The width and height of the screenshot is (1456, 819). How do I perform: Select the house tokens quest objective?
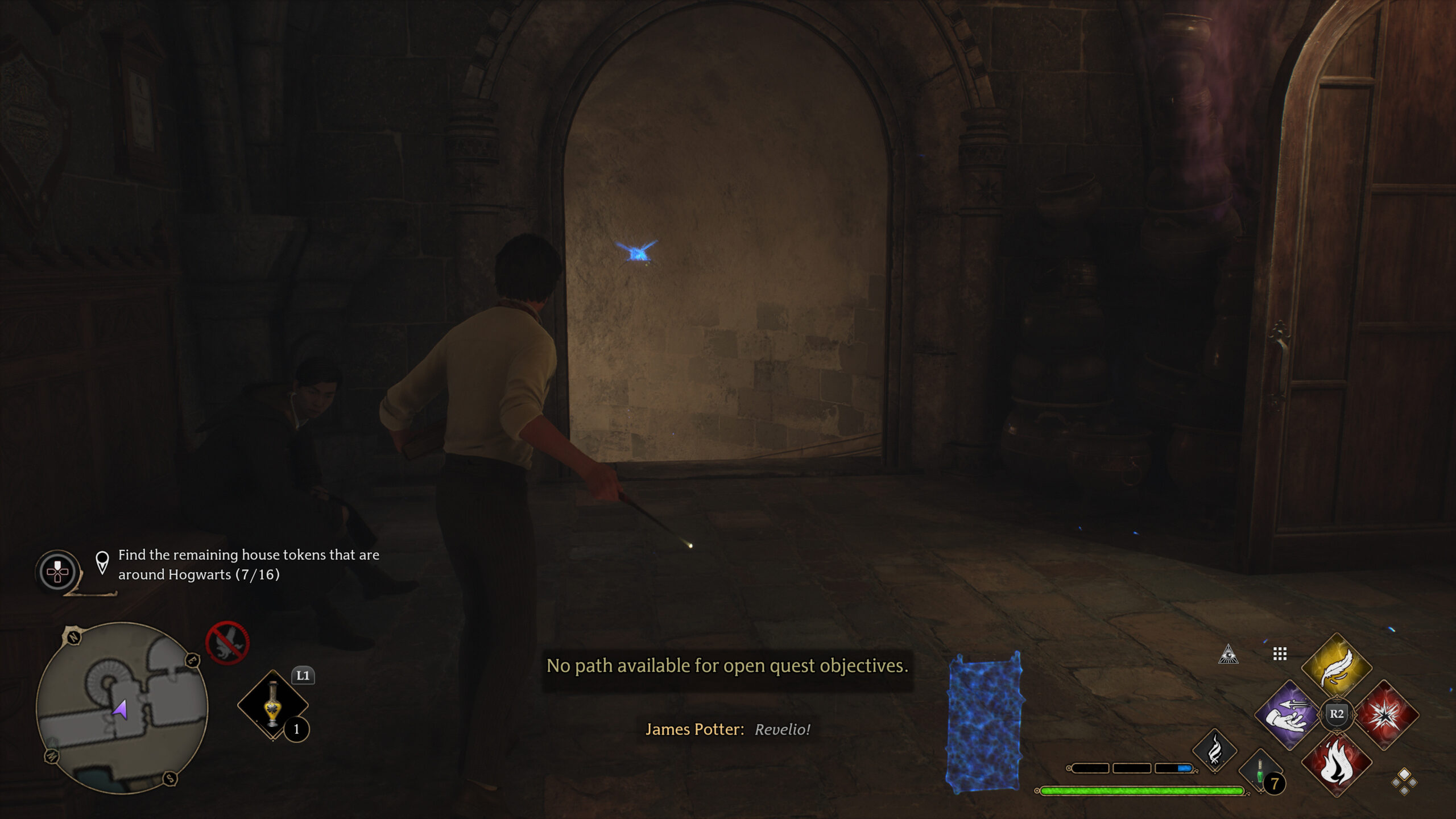(x=249, y=564)
